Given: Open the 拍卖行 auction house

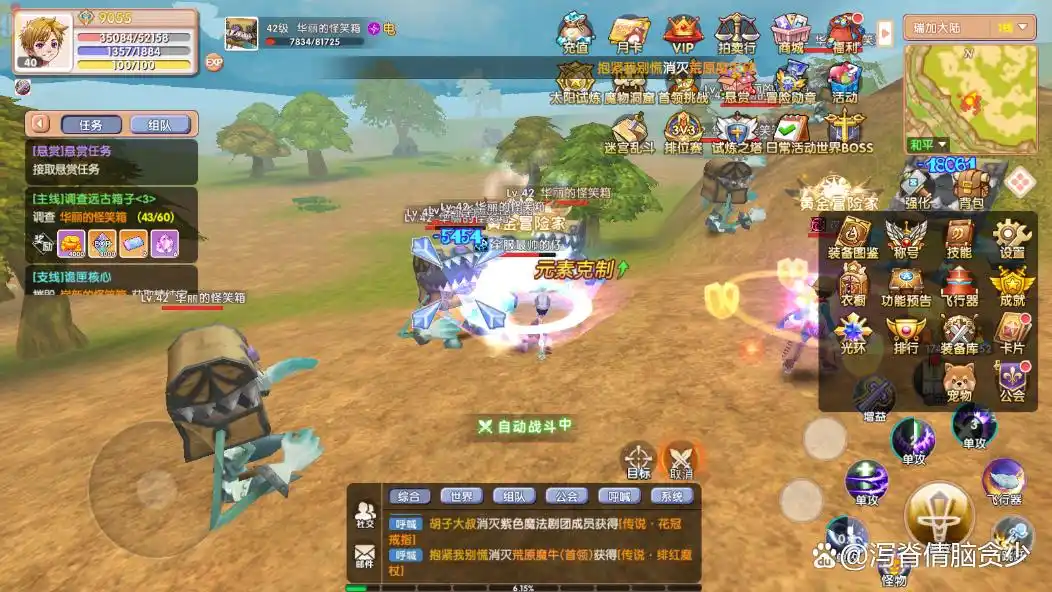Looking at the screenshot, I should (x=736, y=33).
